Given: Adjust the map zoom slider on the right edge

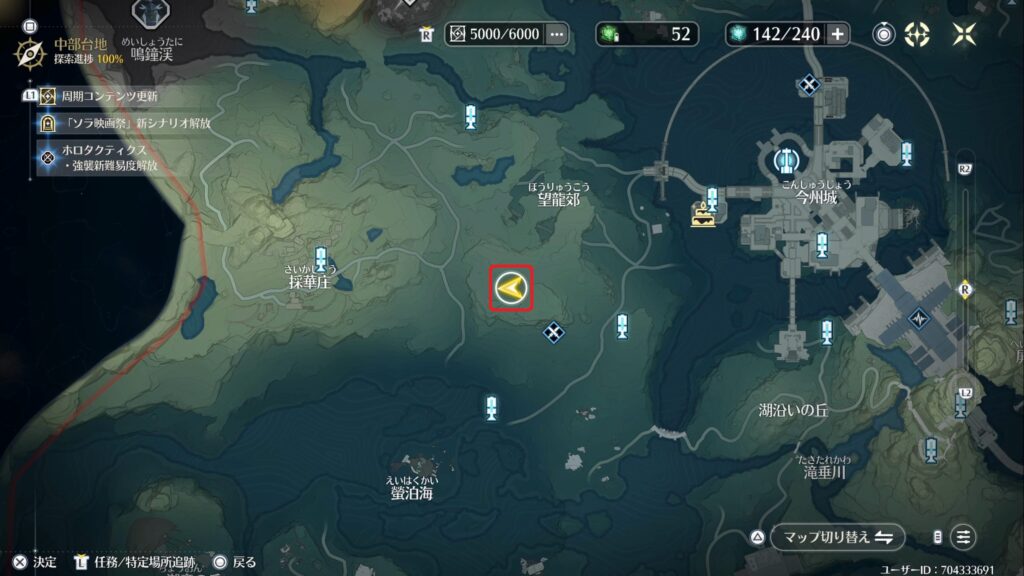Looking at the screenshot, I should 964,289.
